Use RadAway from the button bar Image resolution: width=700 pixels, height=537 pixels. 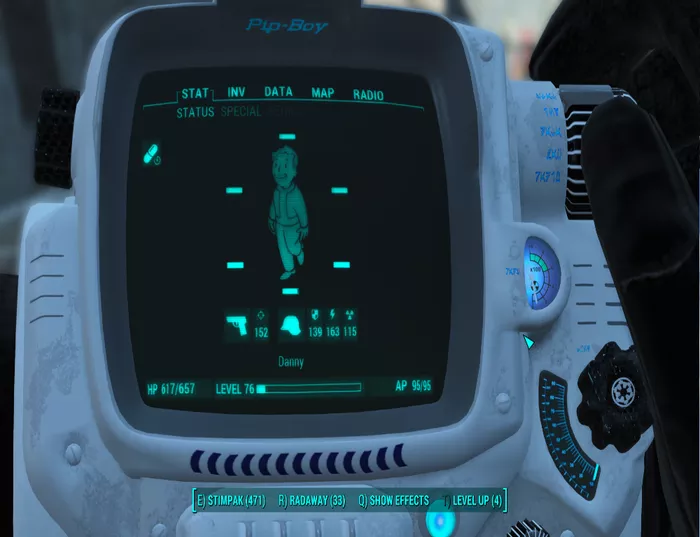click(x=312, y=500)
